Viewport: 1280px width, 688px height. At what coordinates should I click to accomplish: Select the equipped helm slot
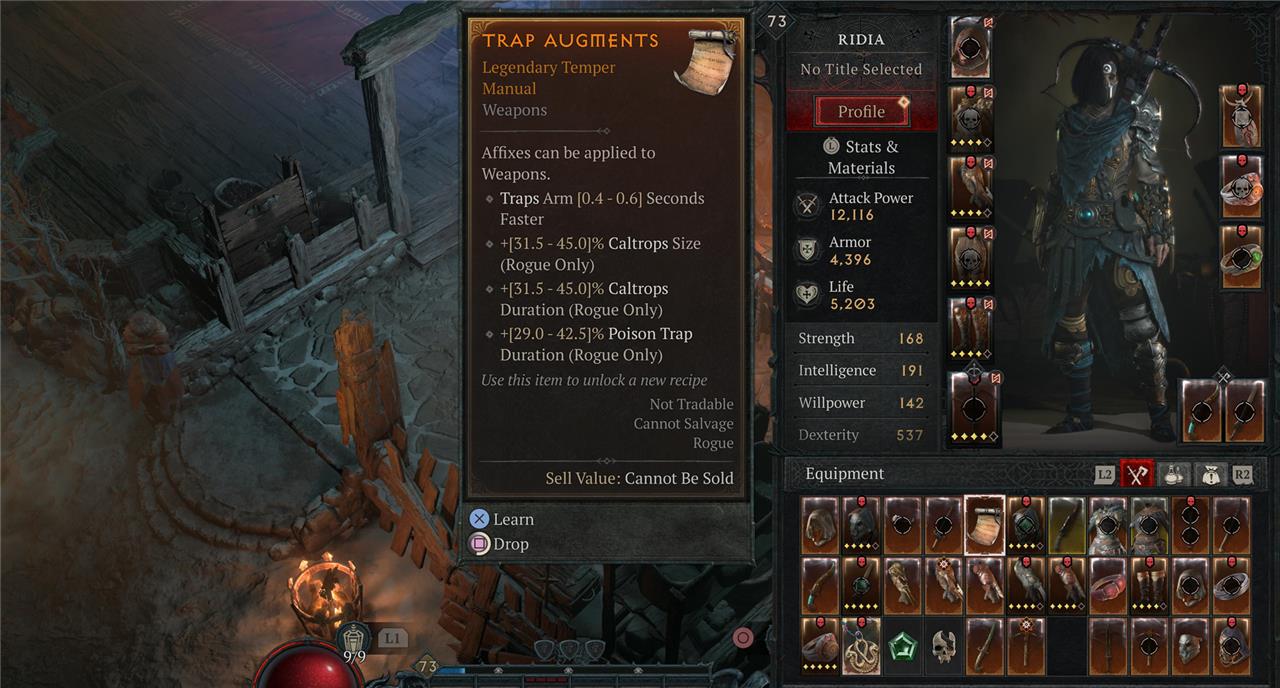(970, 47)
